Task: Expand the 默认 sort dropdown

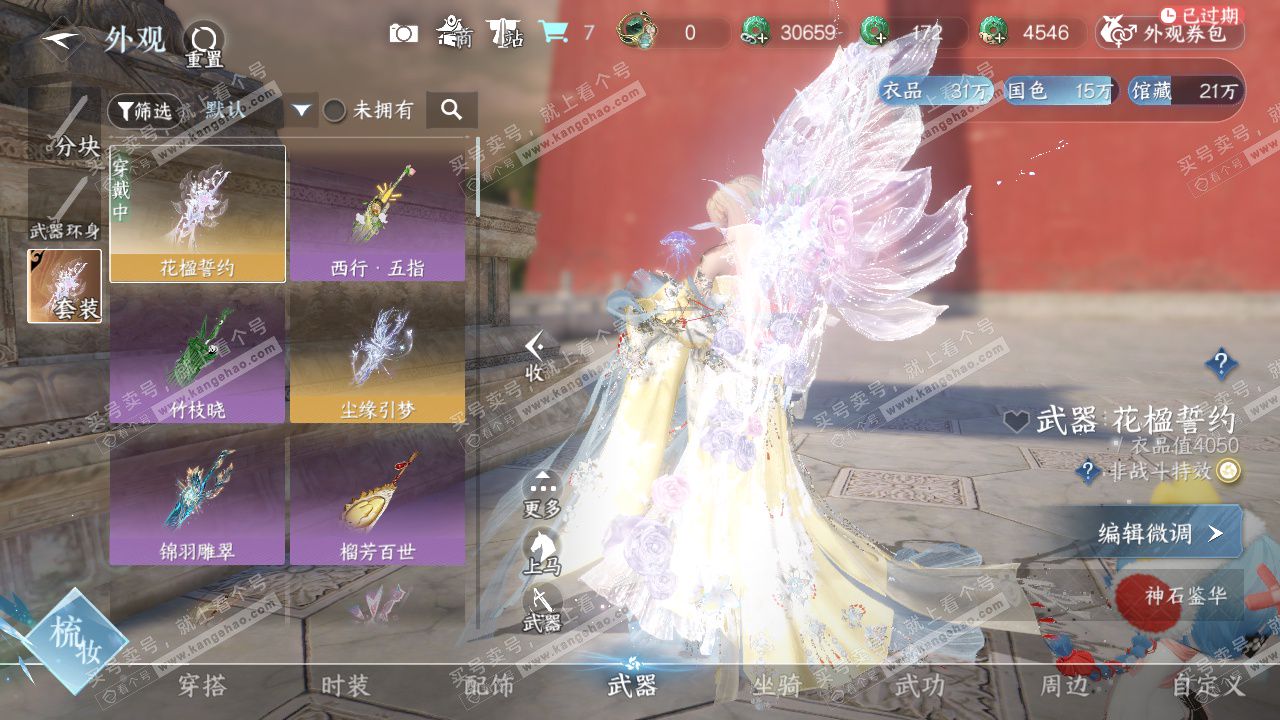Action: point(303,110)
